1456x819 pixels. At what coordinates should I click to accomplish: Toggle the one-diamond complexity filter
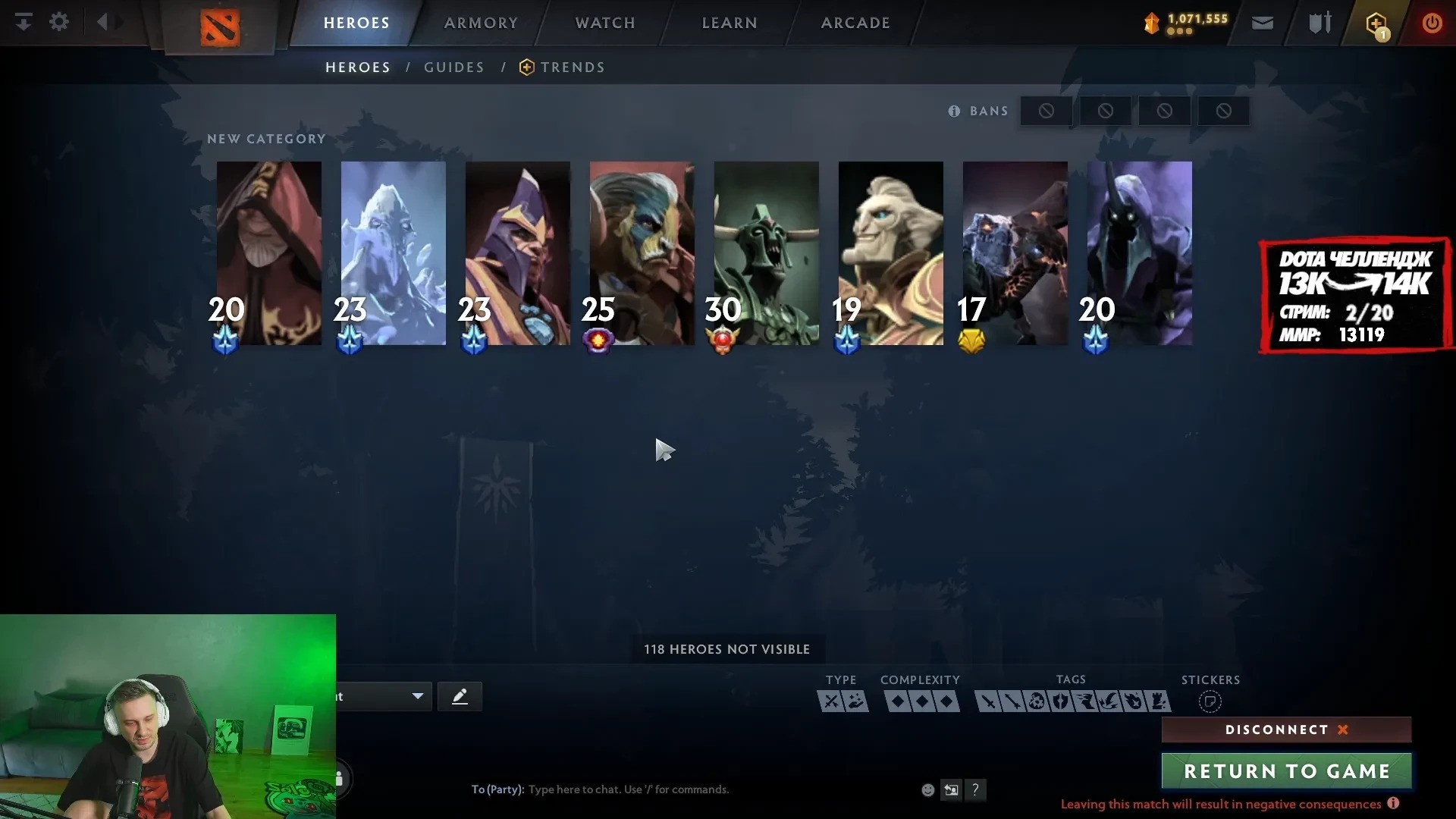point(898,701)
